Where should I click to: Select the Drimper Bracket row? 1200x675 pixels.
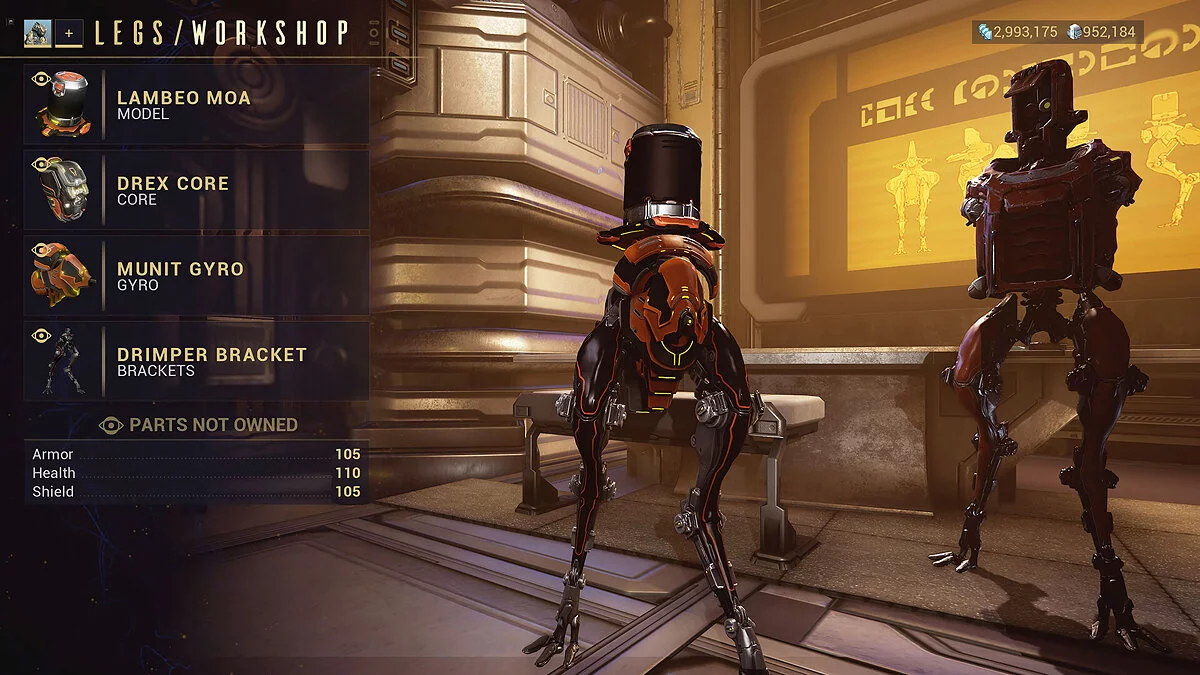[197, 361]
